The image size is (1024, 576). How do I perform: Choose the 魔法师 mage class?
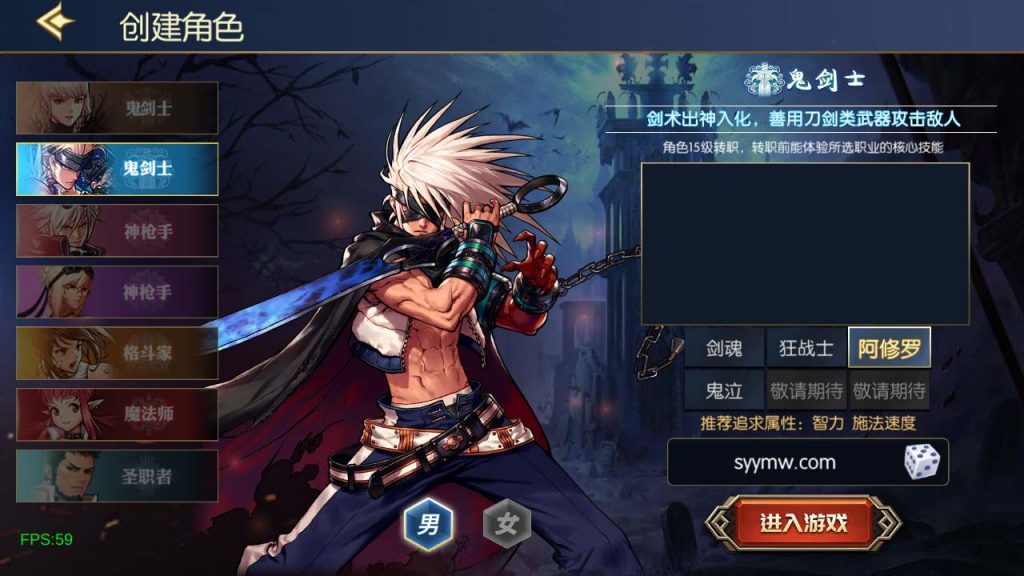coord(117,414)
